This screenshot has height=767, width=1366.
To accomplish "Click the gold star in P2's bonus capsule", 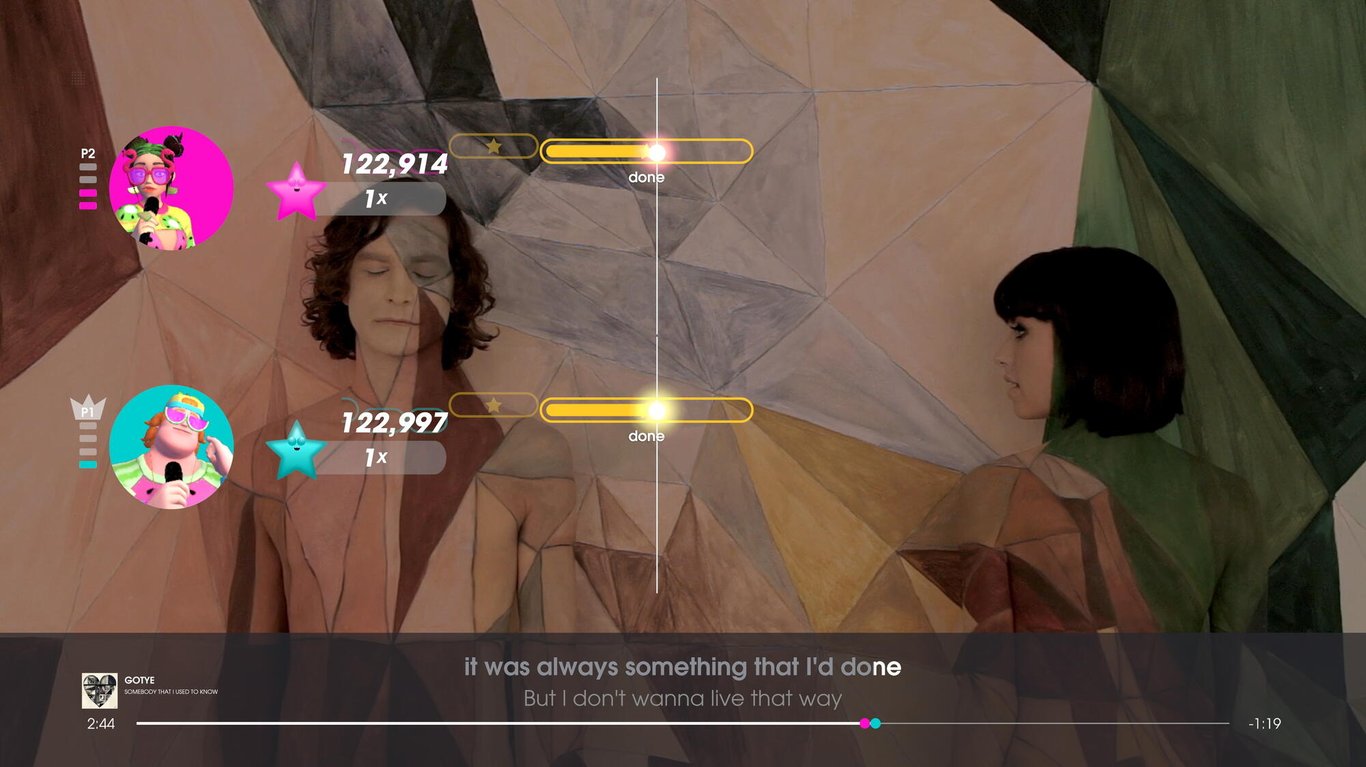I will [494, 146].
